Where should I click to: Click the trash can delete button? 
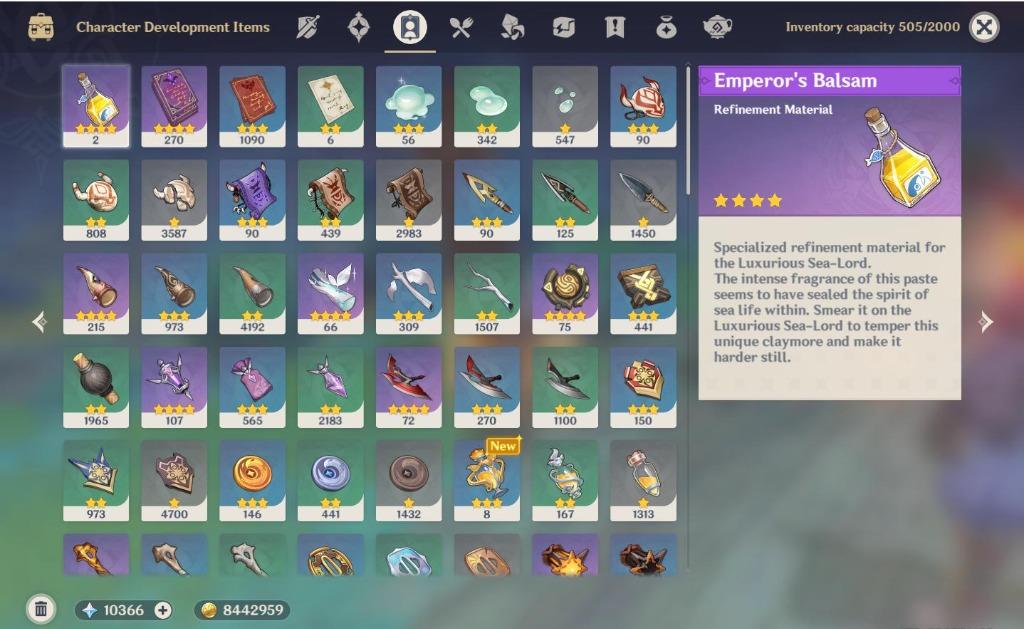point(40,608)
